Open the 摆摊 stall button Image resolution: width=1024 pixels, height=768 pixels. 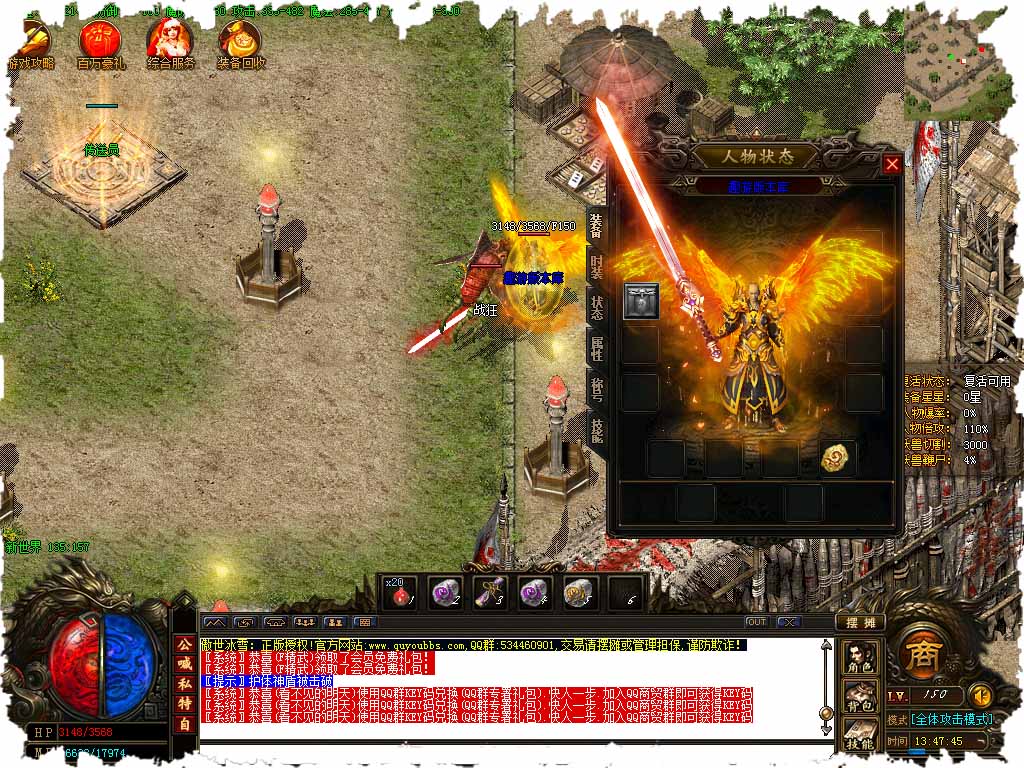click(x=860, y=621)
